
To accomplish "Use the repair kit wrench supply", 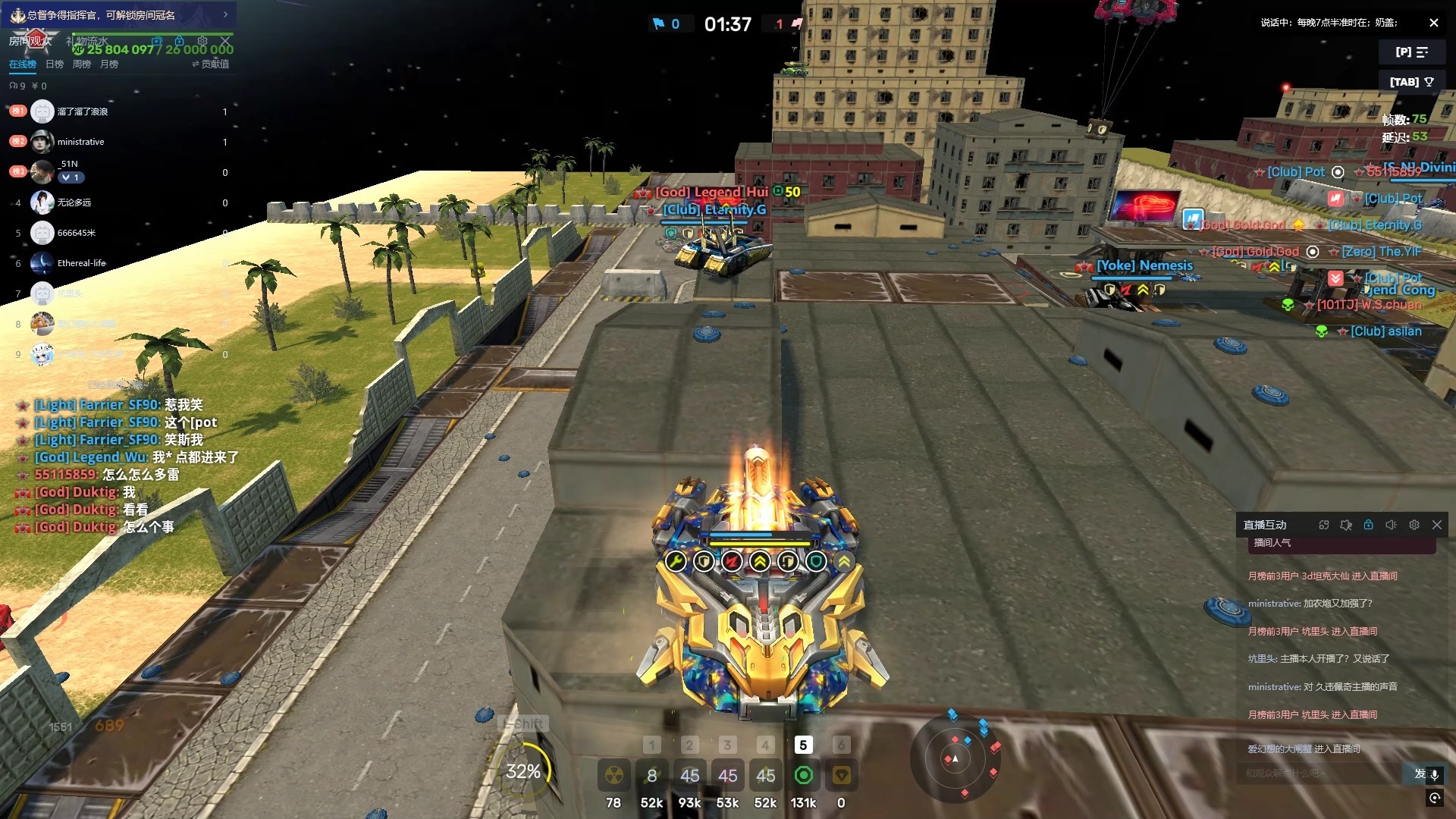I will pos(651,776).
